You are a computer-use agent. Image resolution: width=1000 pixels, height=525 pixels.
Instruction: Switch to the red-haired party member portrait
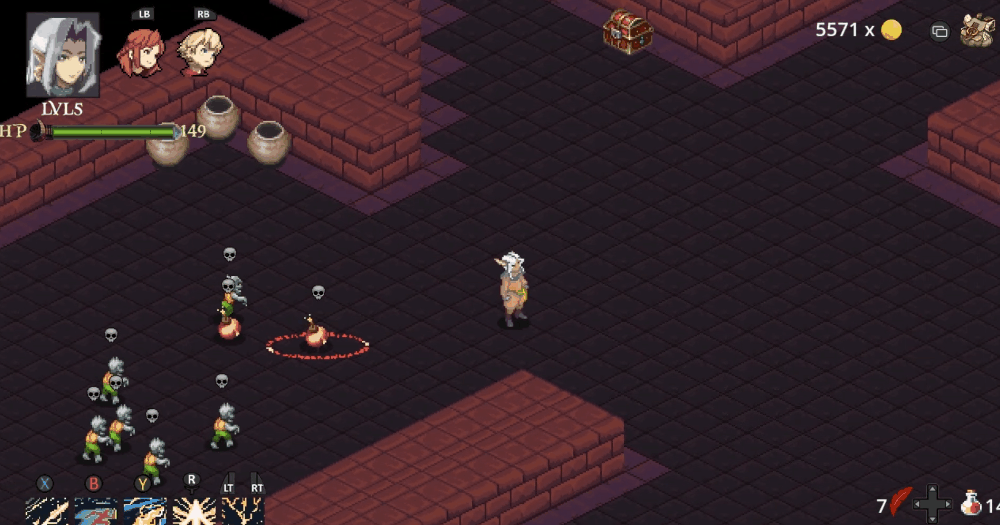141,52
